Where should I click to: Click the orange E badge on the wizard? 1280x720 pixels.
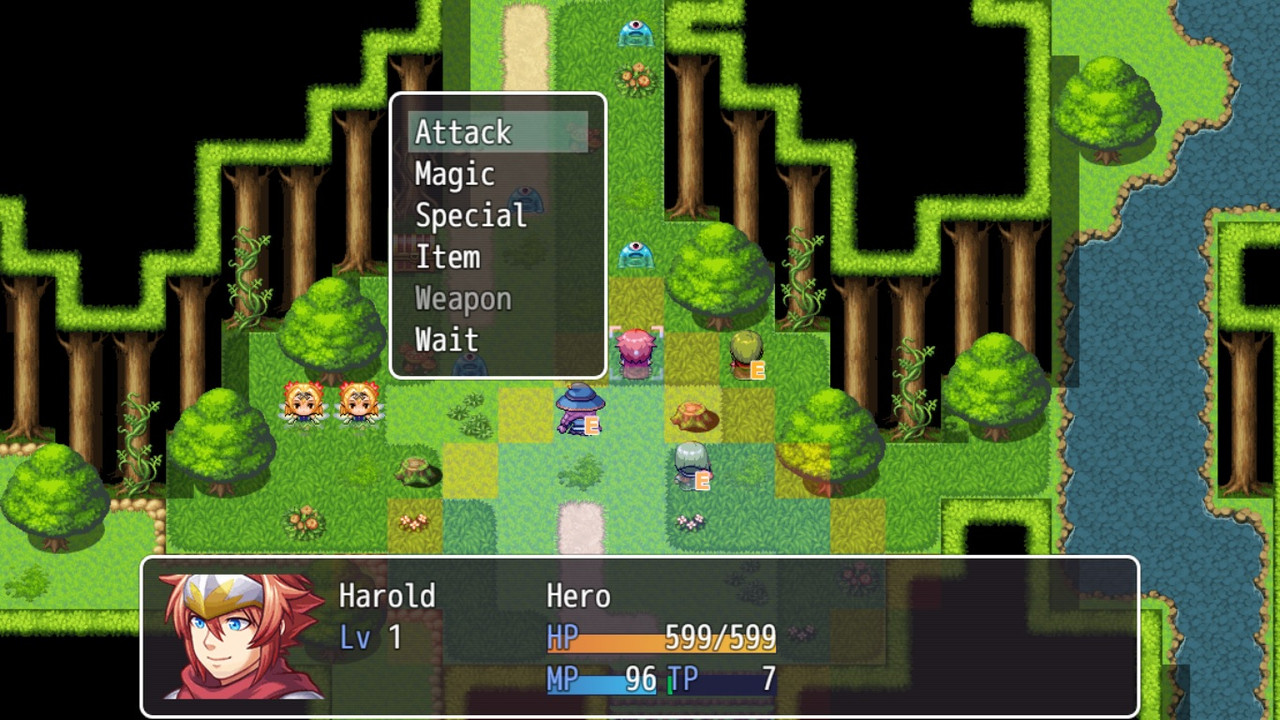592,427
